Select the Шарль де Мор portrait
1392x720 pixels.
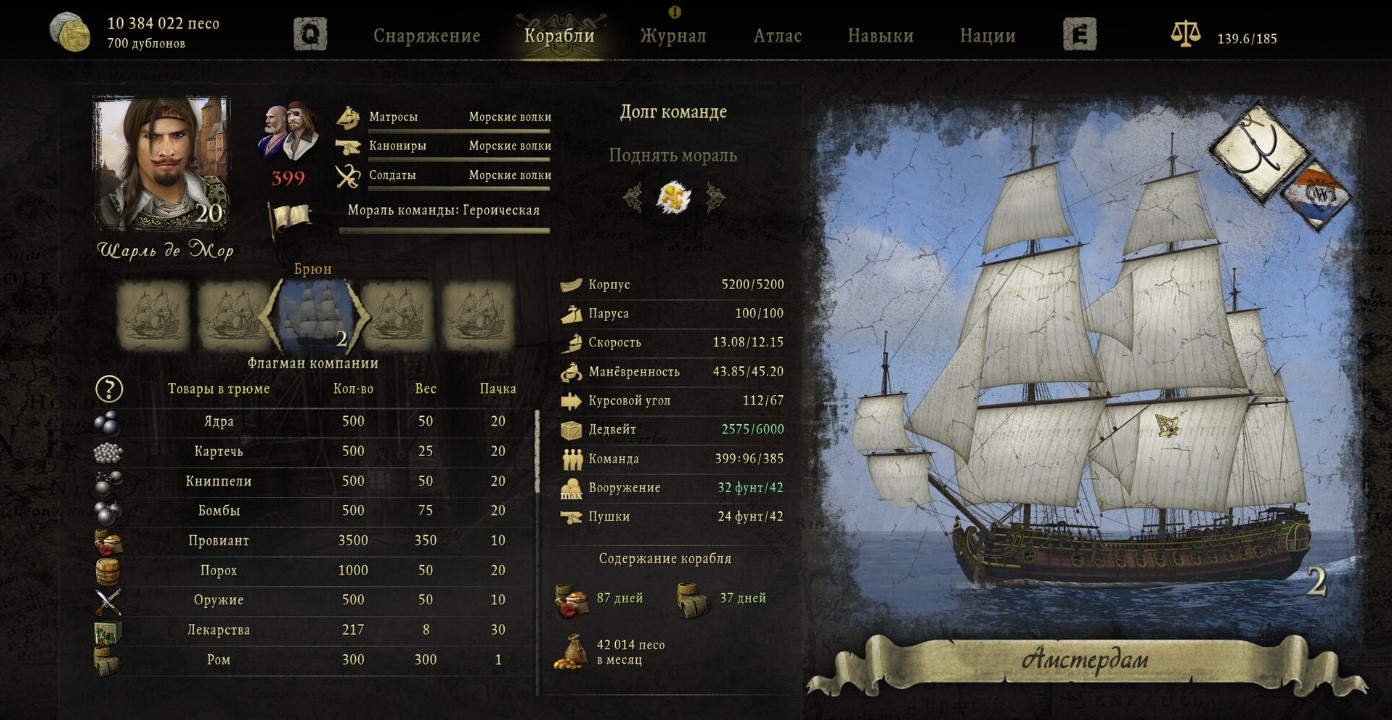(161, 163)
